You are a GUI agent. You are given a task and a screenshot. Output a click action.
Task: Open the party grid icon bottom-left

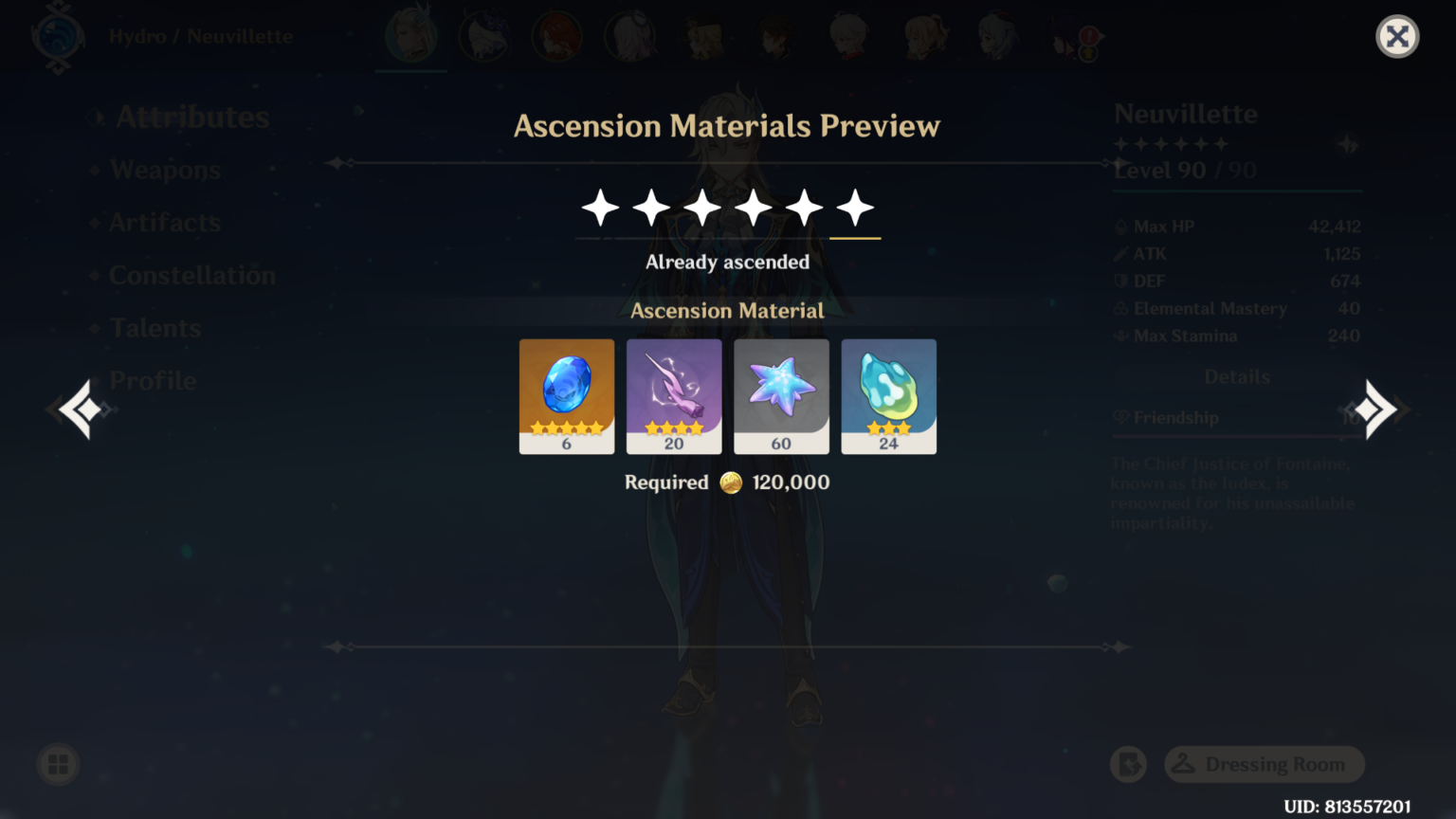coord(57,764)
